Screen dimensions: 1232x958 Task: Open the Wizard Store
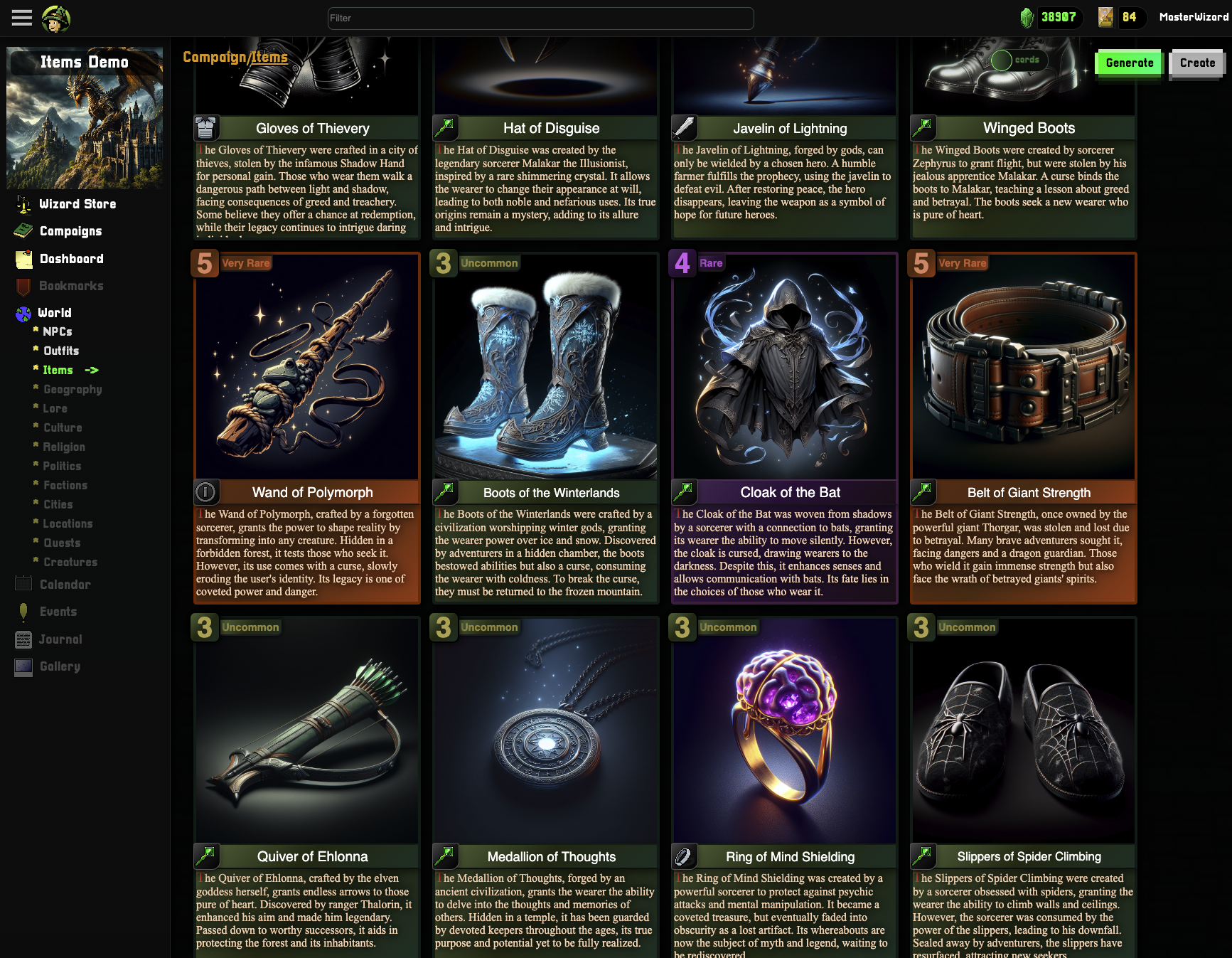tap(77, 204)
